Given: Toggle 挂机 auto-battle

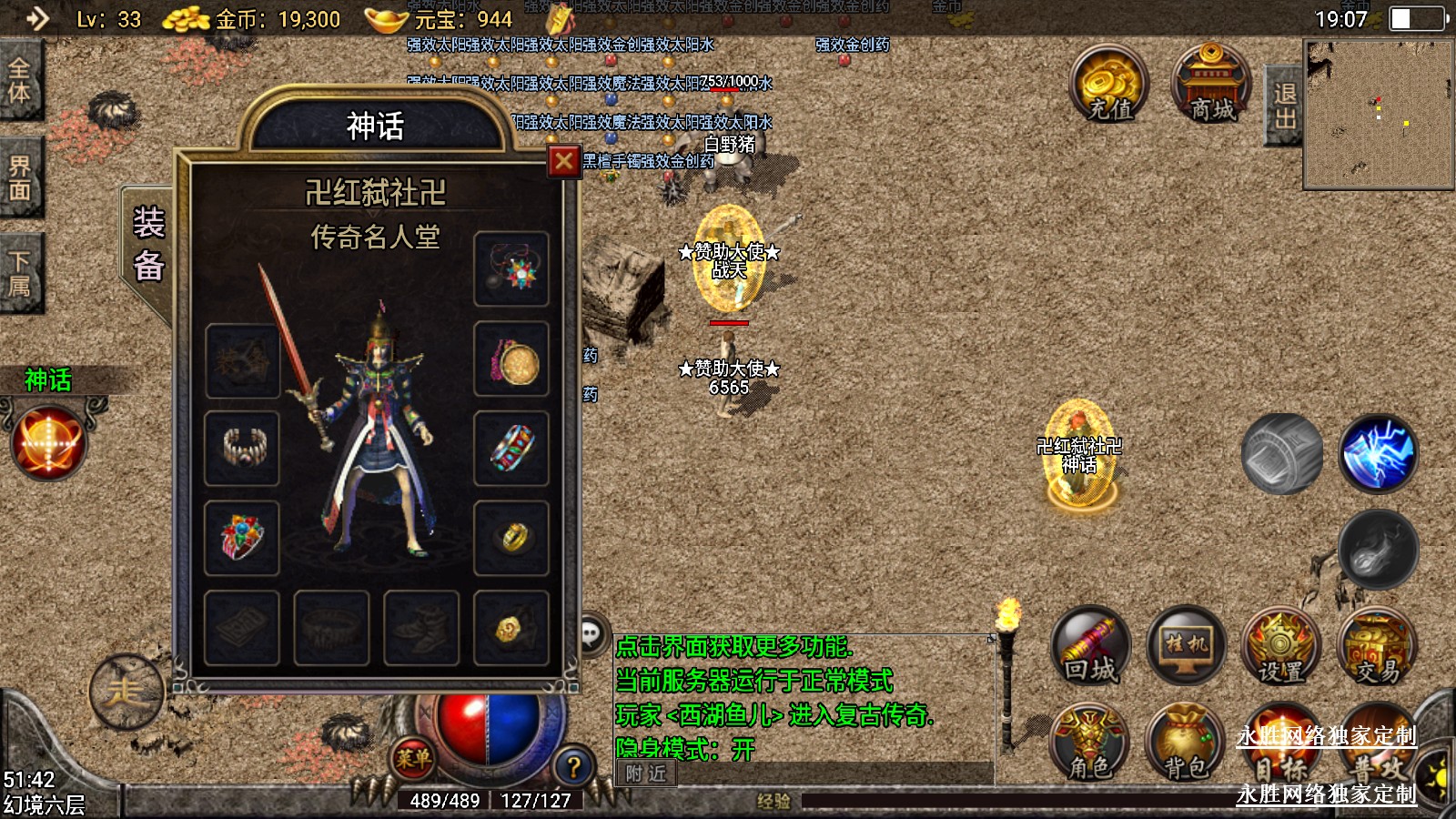Looking at the screenshot, I should pos(1187,646).
